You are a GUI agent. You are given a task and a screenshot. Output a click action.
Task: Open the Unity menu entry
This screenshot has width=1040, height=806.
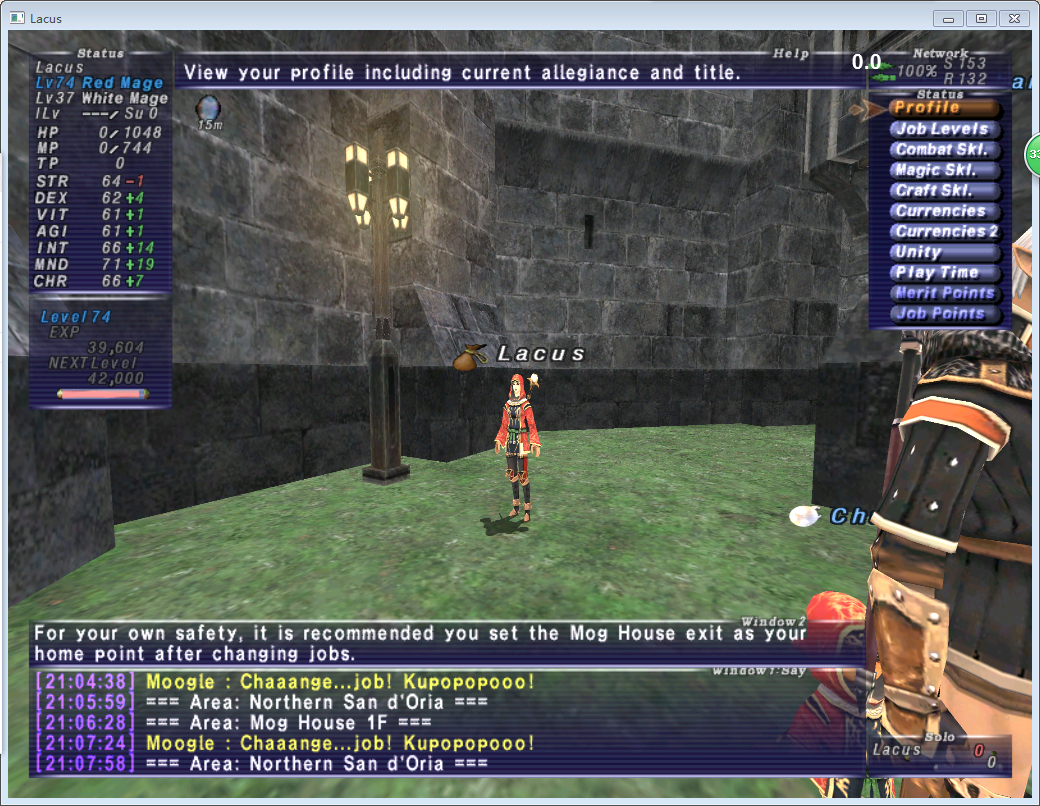[x=943, y=252]
